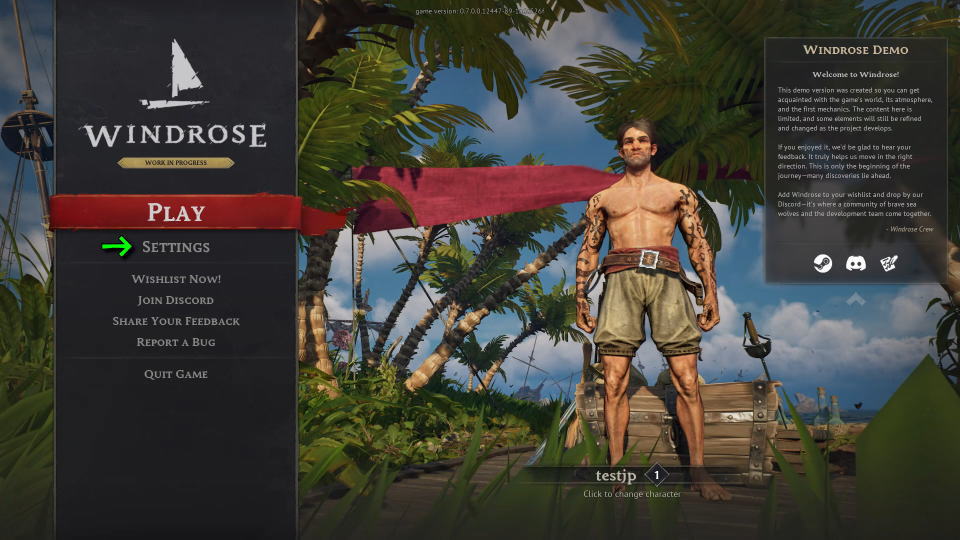Start the game with the Play button
Viewport: 960px width, 540px height.
tap(176, 212)
